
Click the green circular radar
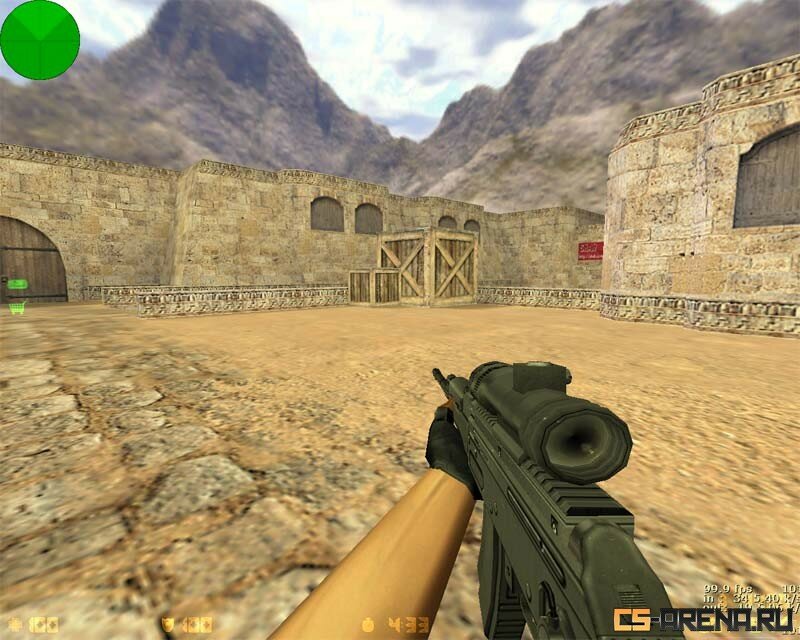click(x=39, y=39)
